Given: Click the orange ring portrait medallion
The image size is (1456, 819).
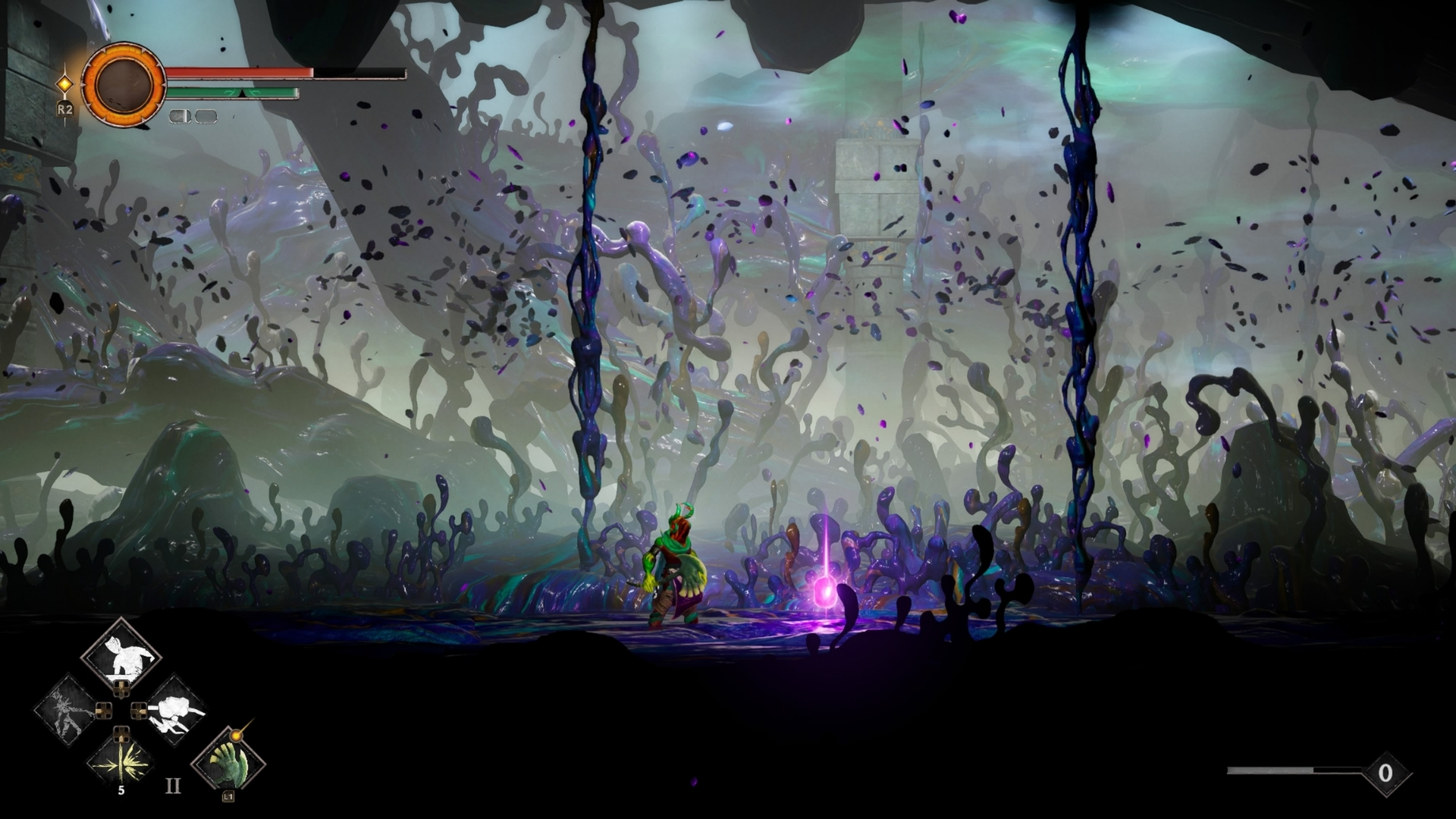Looking at the screenshot, I should pyautogui.click(x=123, y=83).
